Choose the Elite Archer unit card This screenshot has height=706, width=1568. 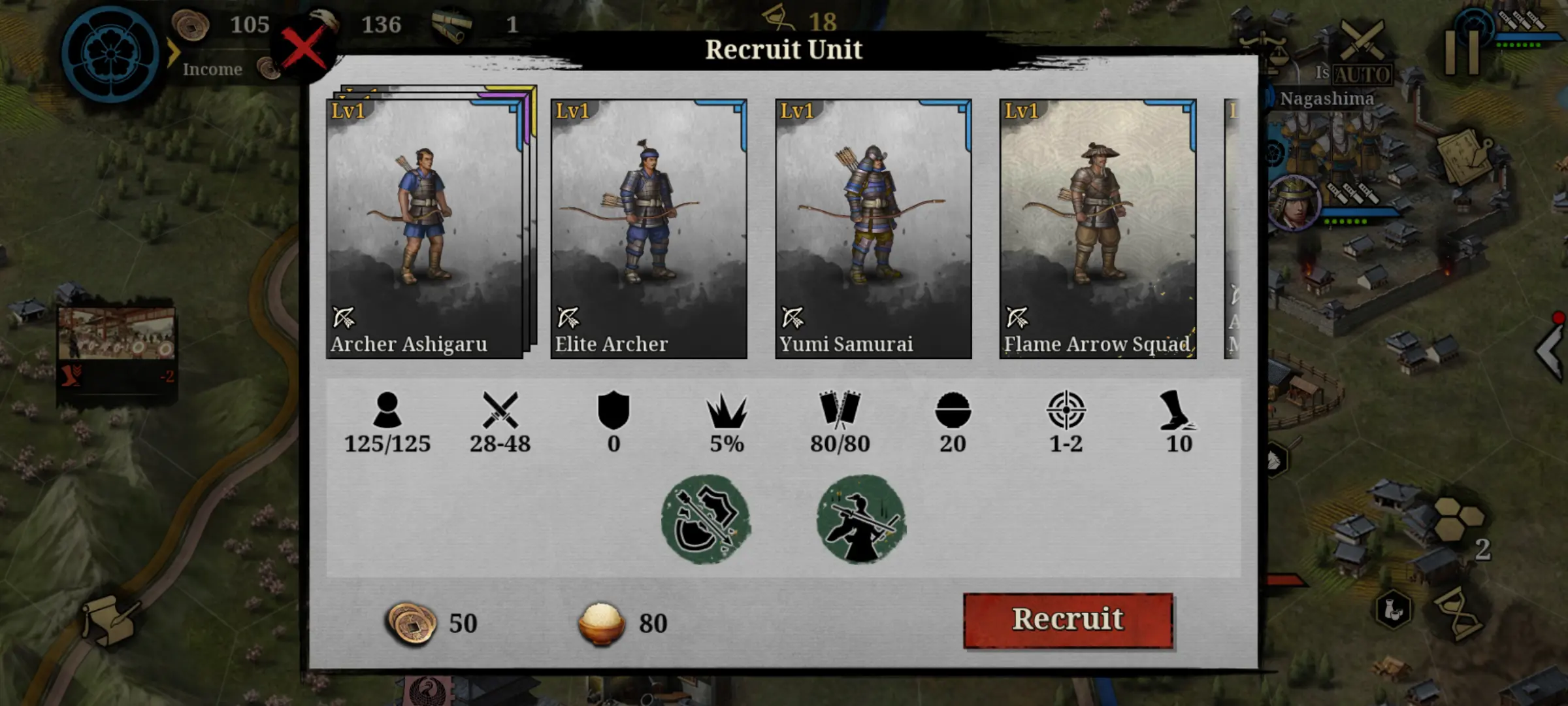(x=649, y=229)
